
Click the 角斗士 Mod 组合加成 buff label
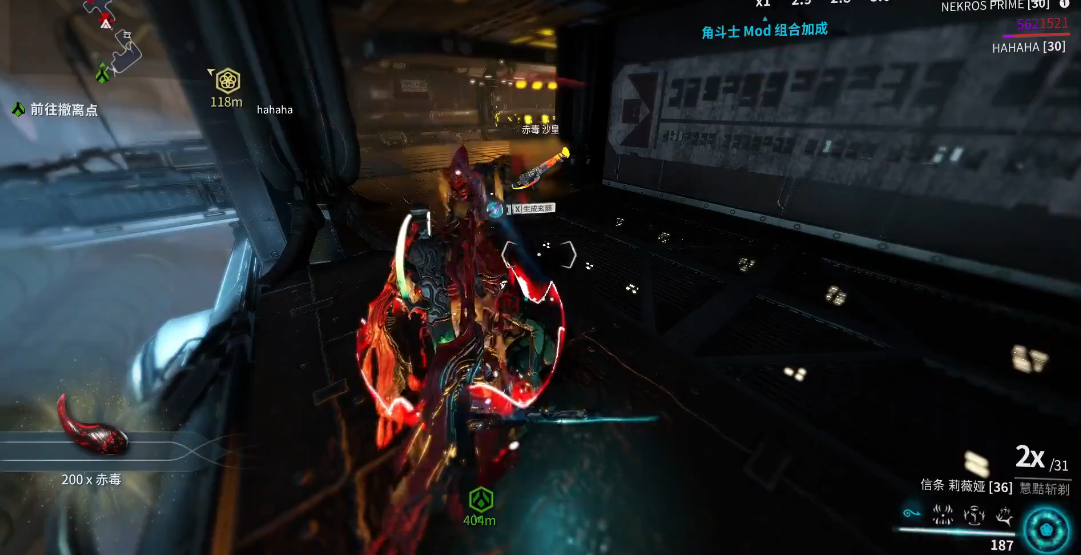764,30
